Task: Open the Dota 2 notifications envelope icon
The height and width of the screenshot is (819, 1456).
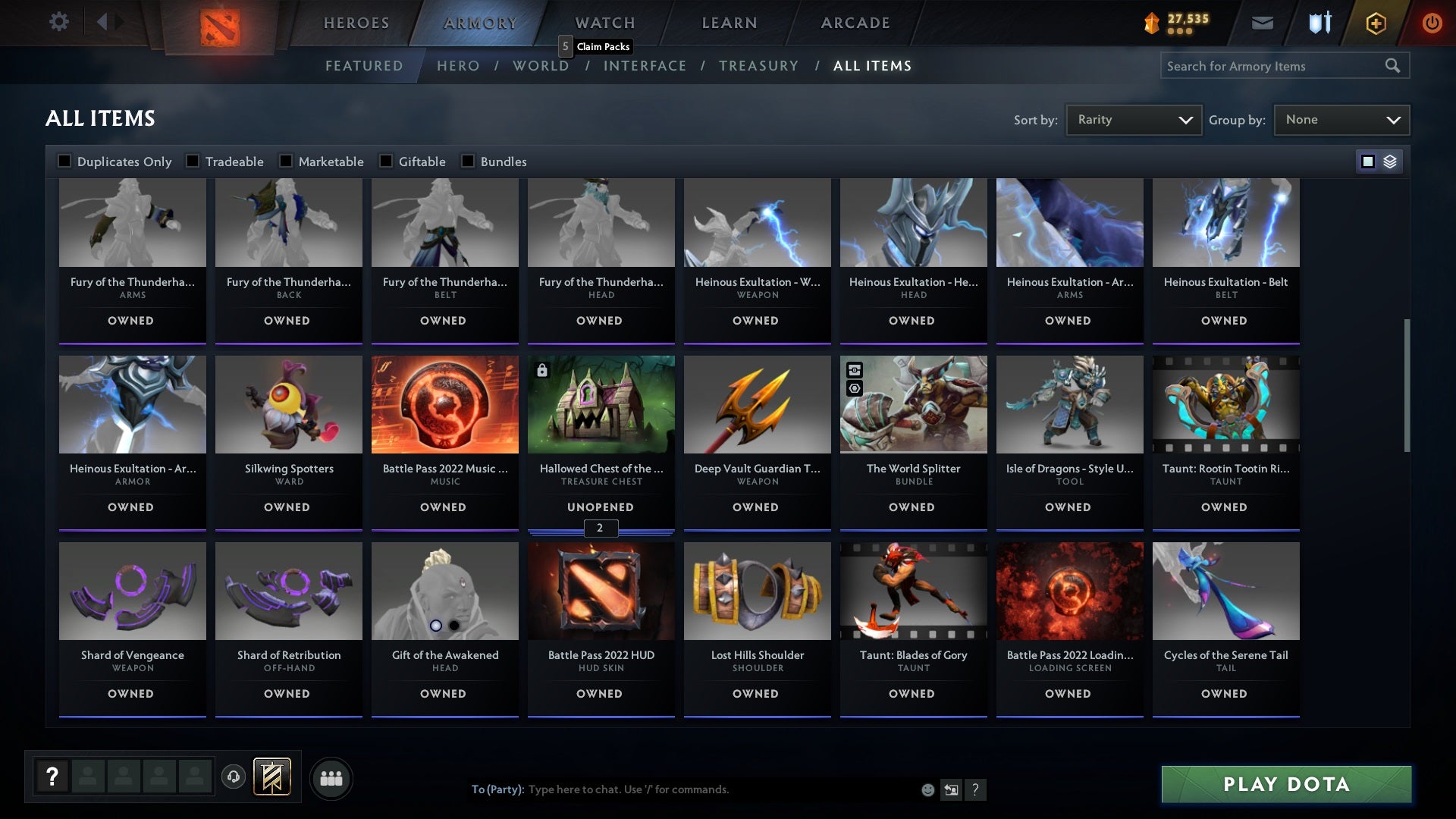Action: pos(1261,22)
